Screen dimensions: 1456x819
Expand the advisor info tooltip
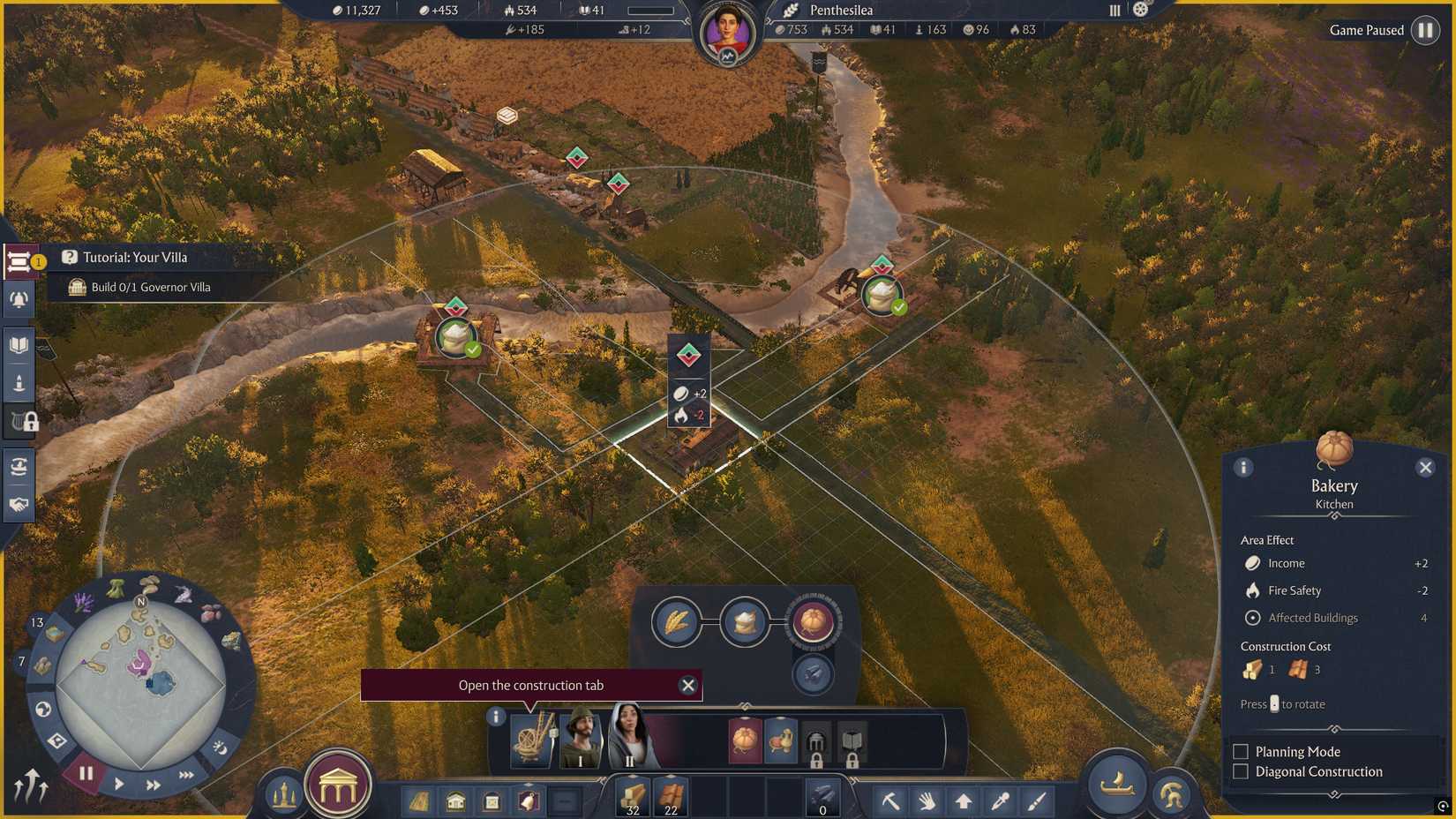[496, 717]
